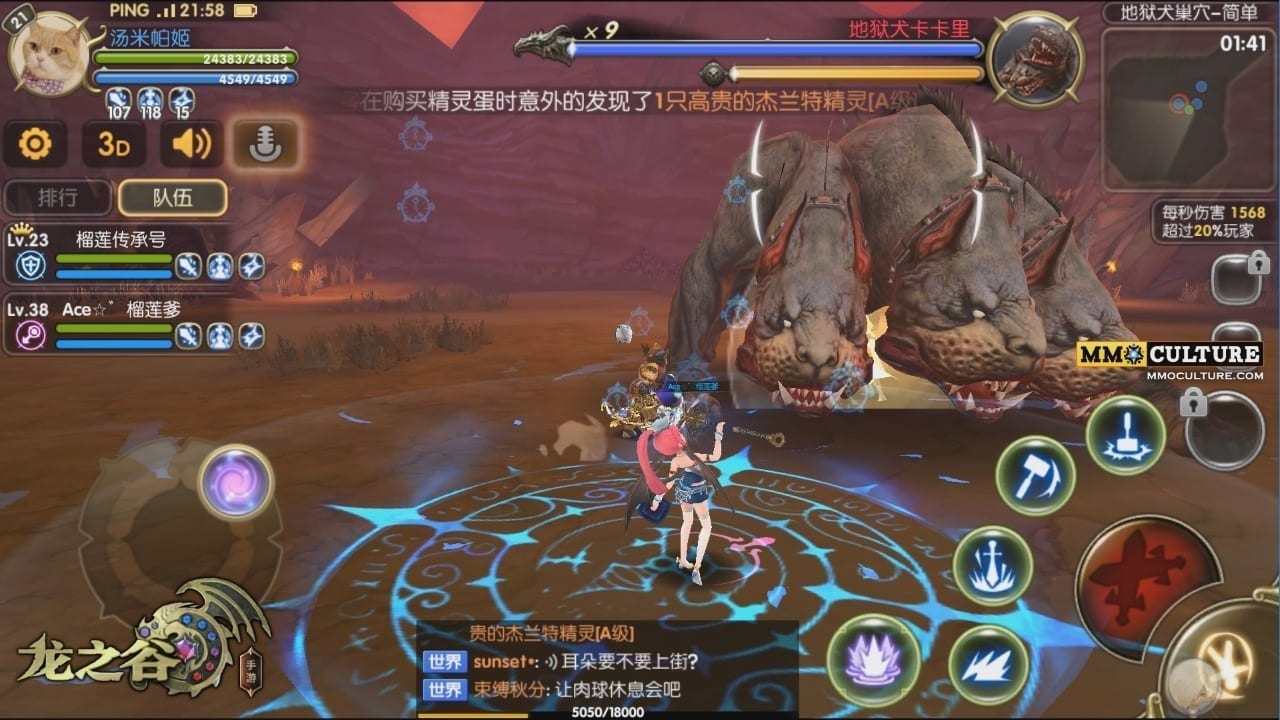Tap the purple swirl orb button

[236, 482]
